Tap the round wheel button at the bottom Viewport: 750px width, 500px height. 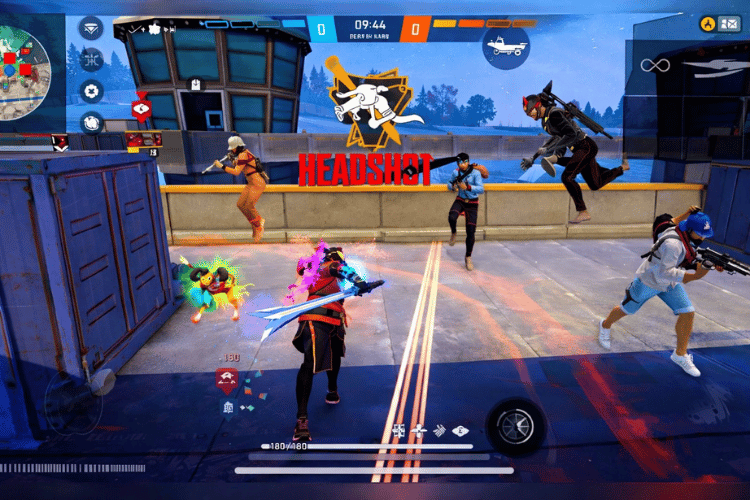point(516,426)
